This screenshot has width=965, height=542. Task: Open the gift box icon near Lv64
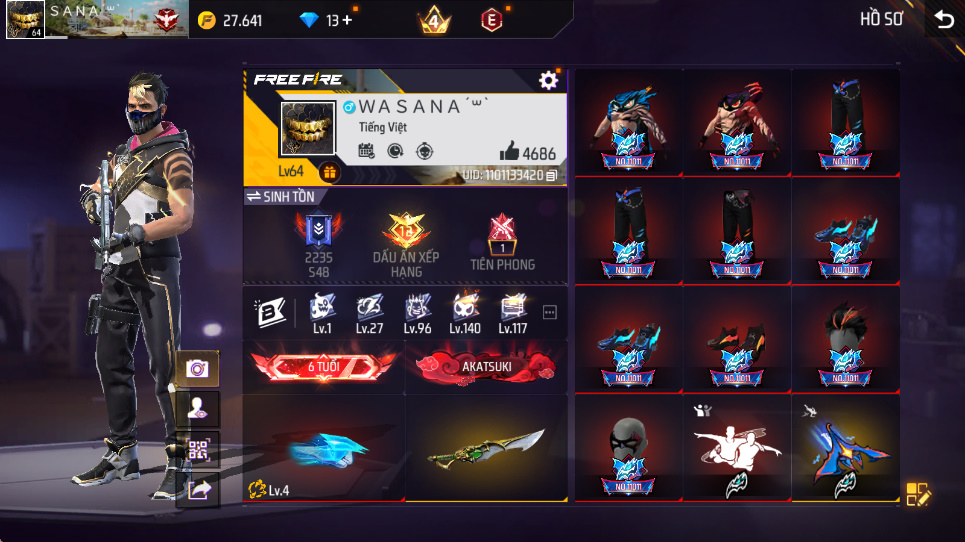pos(328,172)
